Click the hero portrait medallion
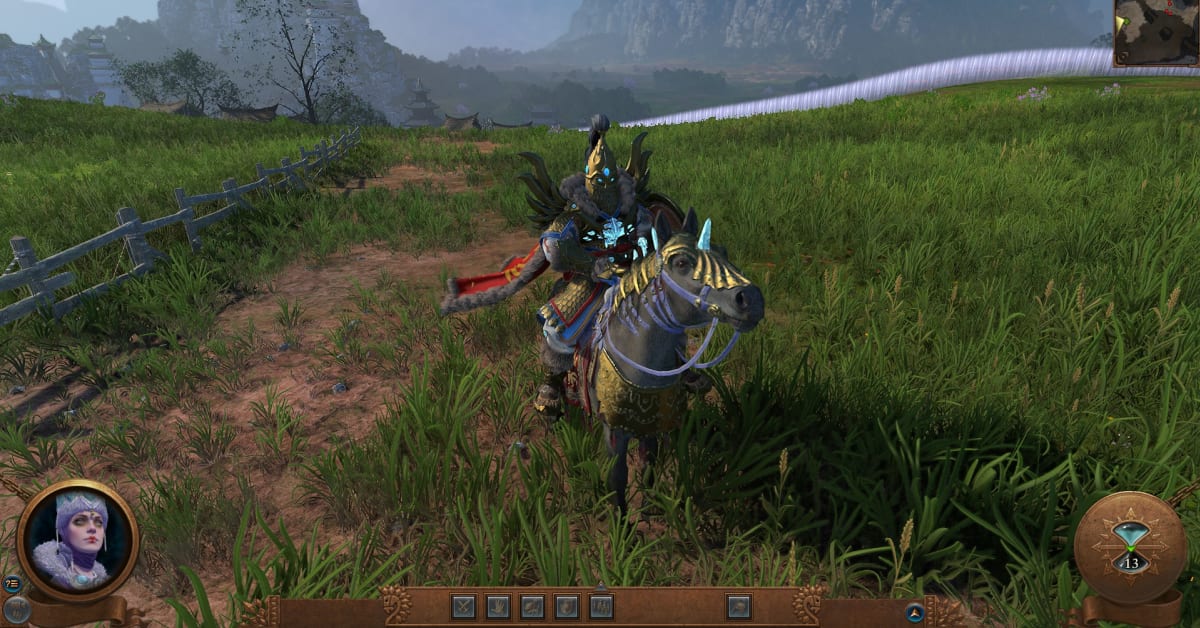The image size is (1200, 628). [x=78, y=540]
